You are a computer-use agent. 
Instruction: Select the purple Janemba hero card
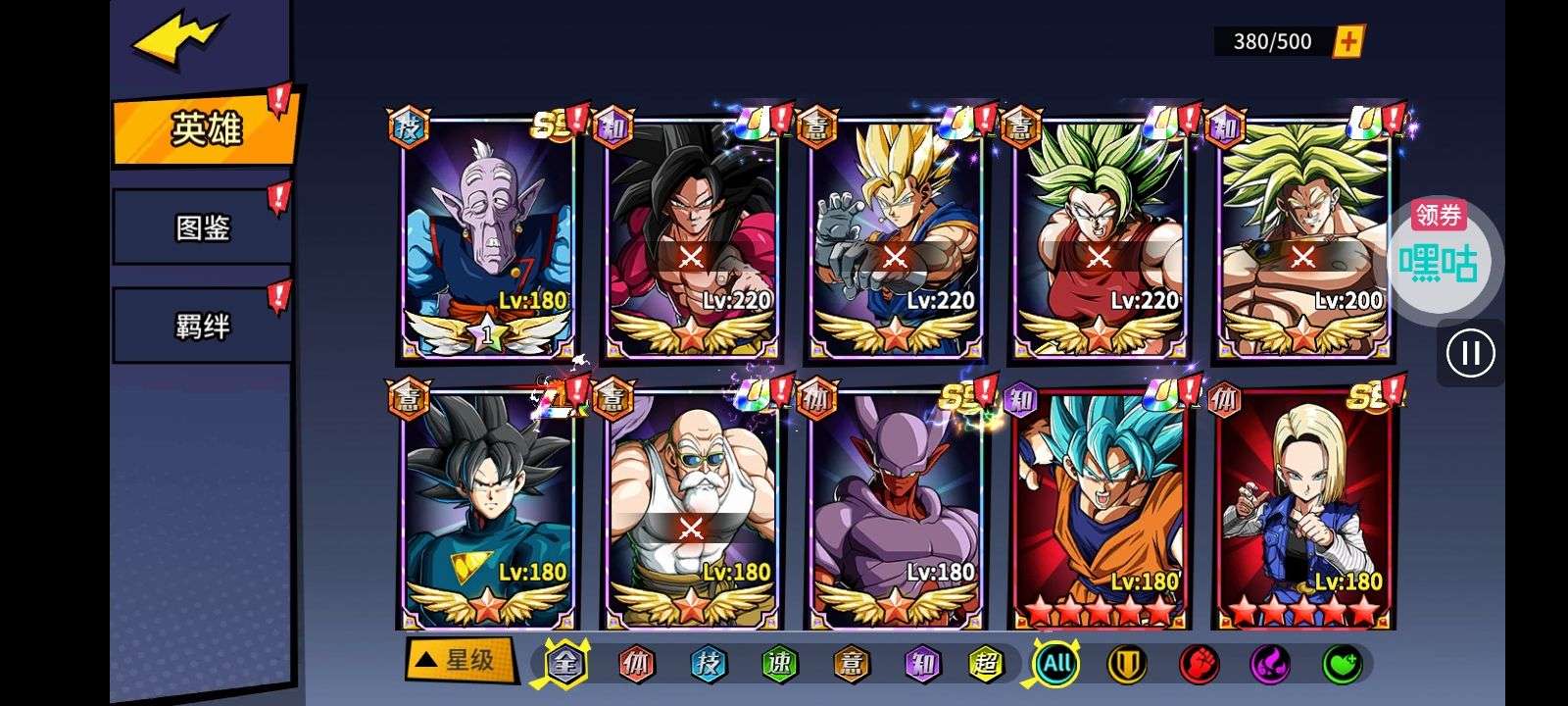[x=895, y=510]
